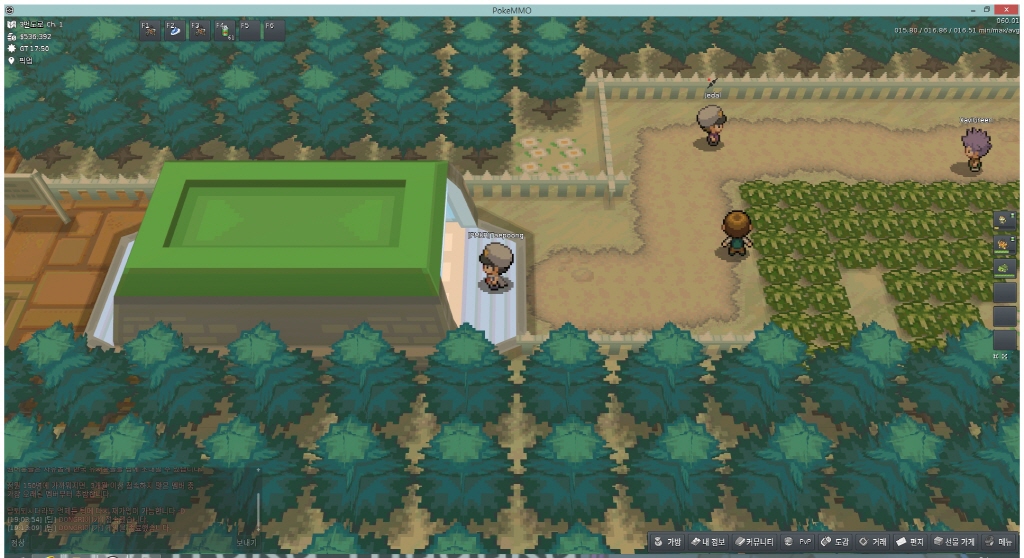The width and height of the screenshot is (1024, 558).
Task: Open the 커뮤니티 community panel
Action: 755,541
